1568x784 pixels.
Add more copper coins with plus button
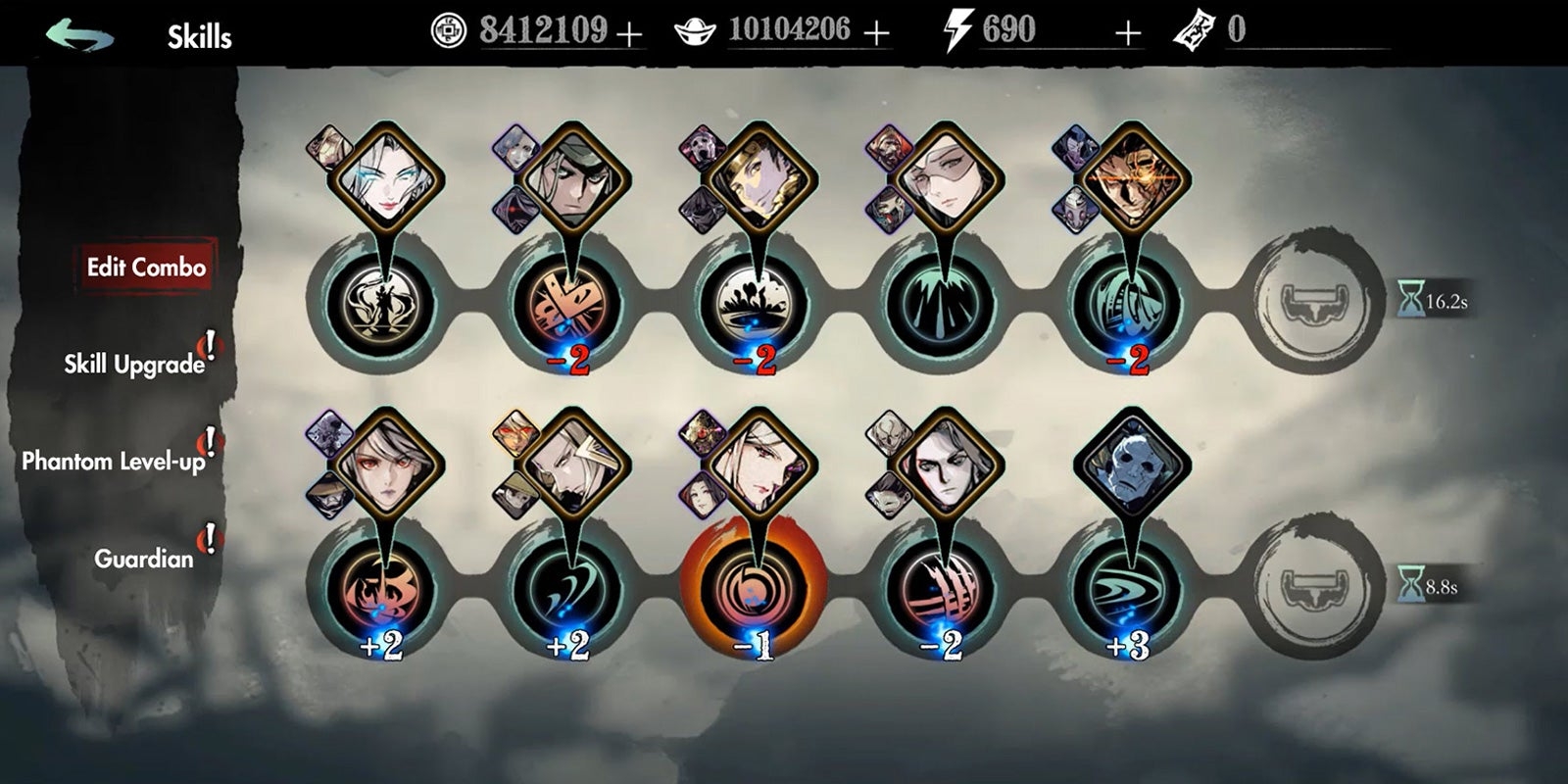(x=630, y=34)
